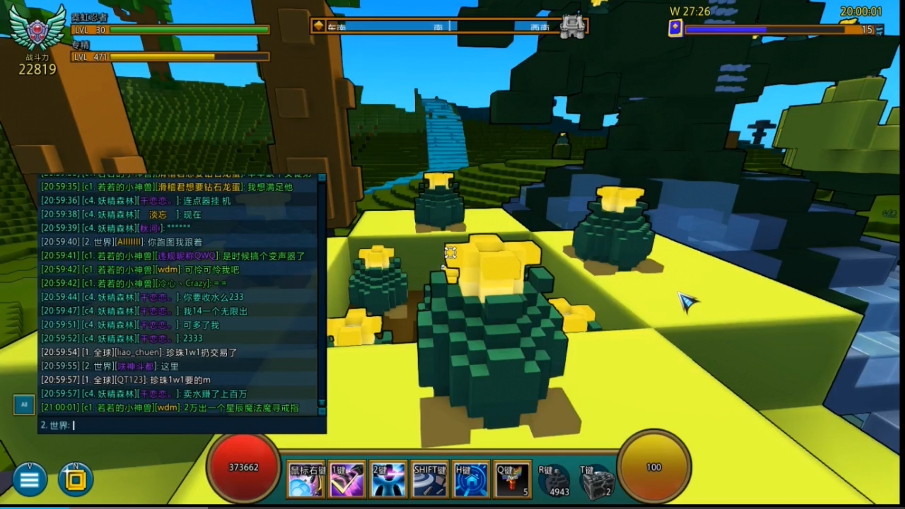Activate the blue figure ability on key 2
This screenshot has width=905, height=509.
click(x=387, y=481)
